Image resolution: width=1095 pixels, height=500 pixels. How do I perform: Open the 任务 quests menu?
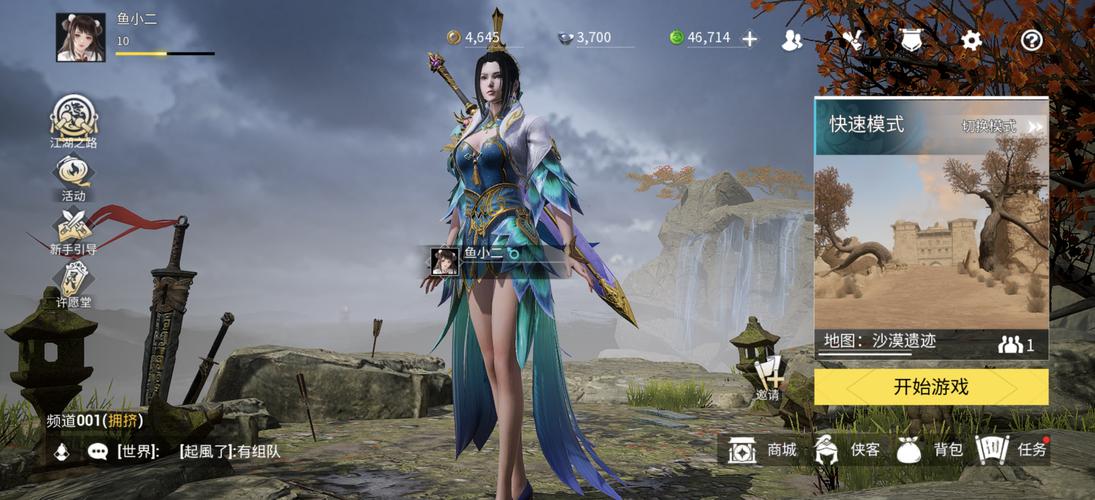click(1011, 450)
